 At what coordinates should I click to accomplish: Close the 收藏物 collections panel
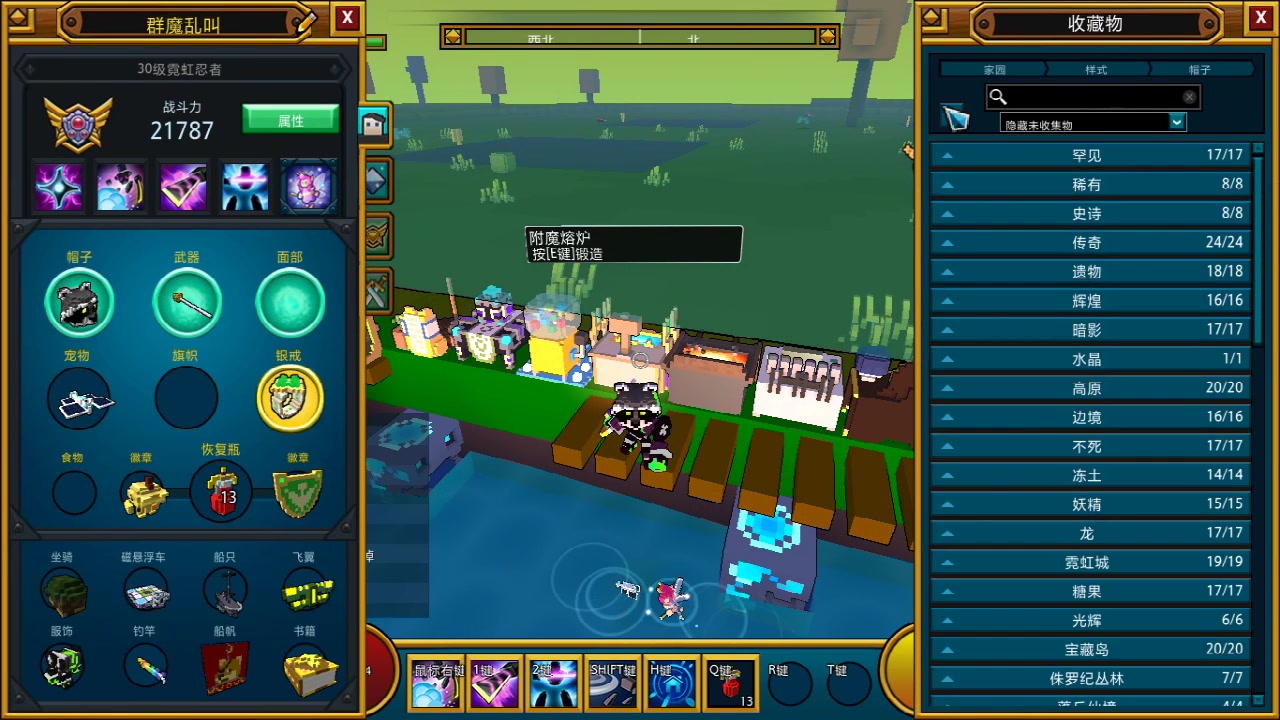point(1260,17)
